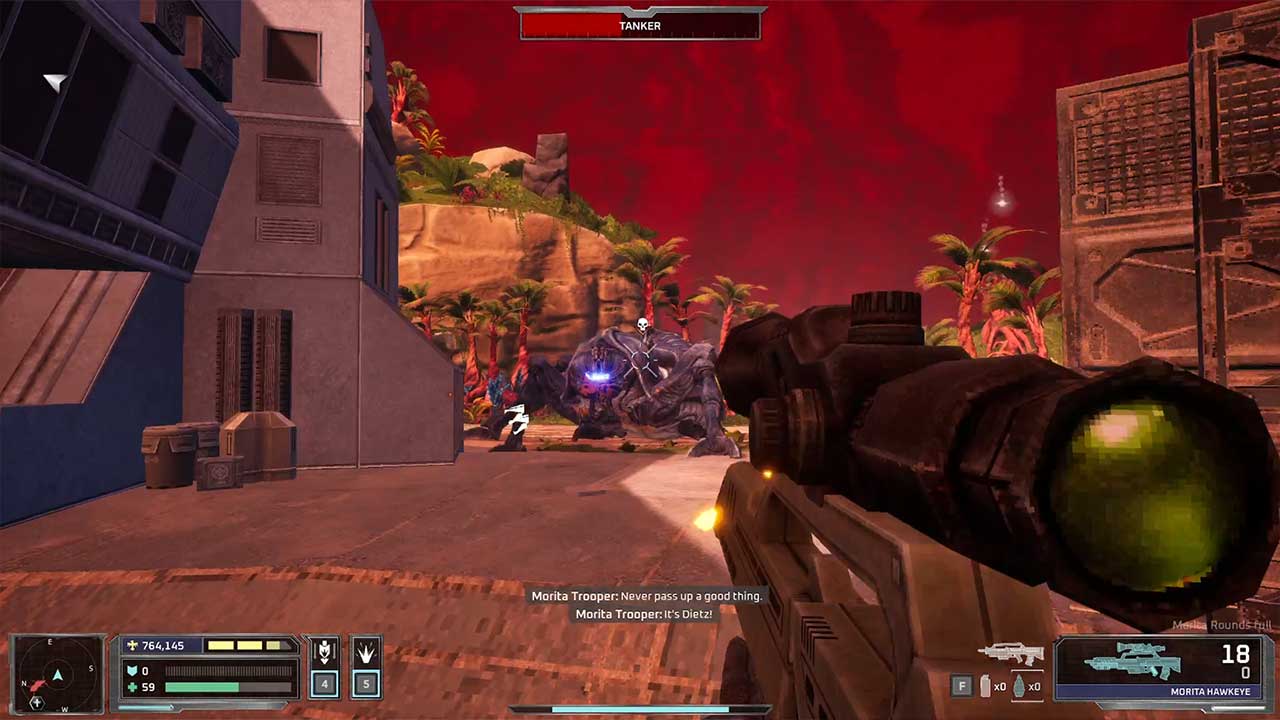Select the frag grenade icon
1280x720 pixels.
[x=1020, y=687]
